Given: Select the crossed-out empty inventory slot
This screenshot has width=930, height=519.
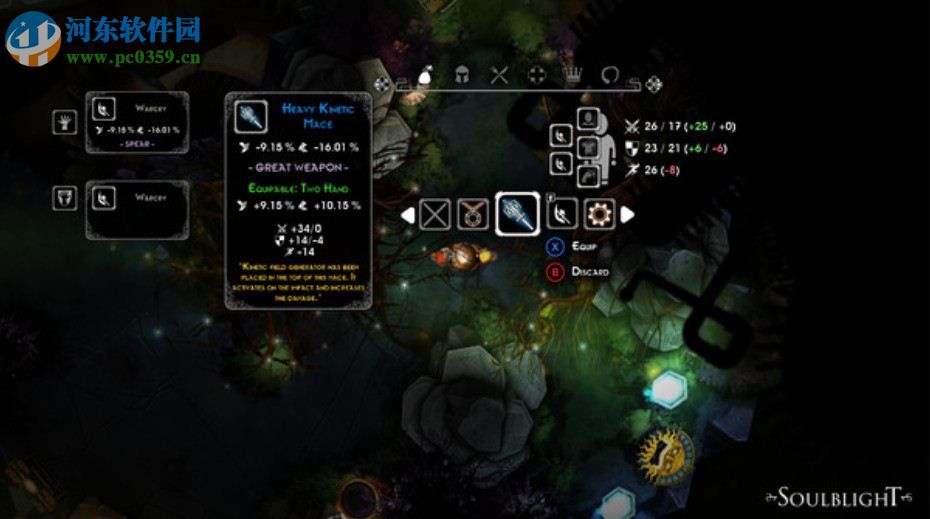Looking at the screenshot, I should click(x=435, y=214).
